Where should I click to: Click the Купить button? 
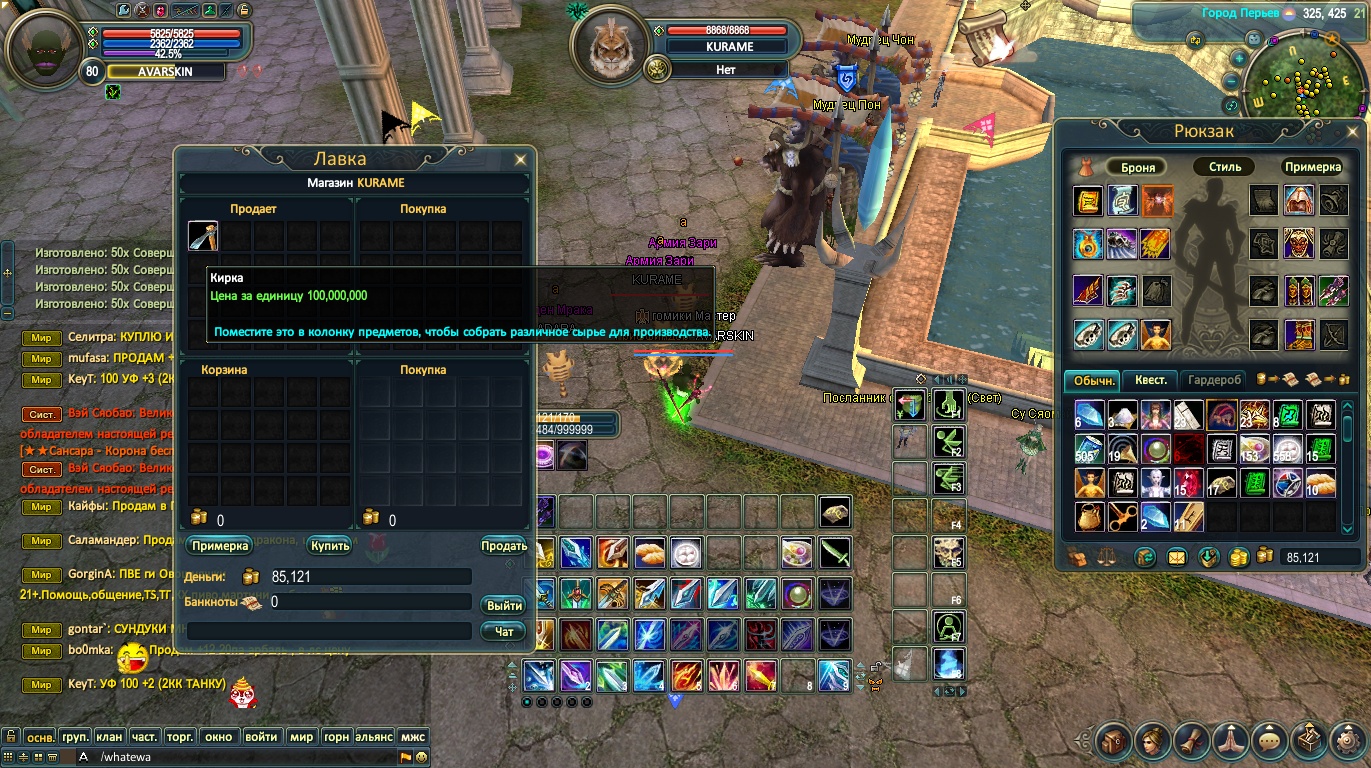[330, 546]
